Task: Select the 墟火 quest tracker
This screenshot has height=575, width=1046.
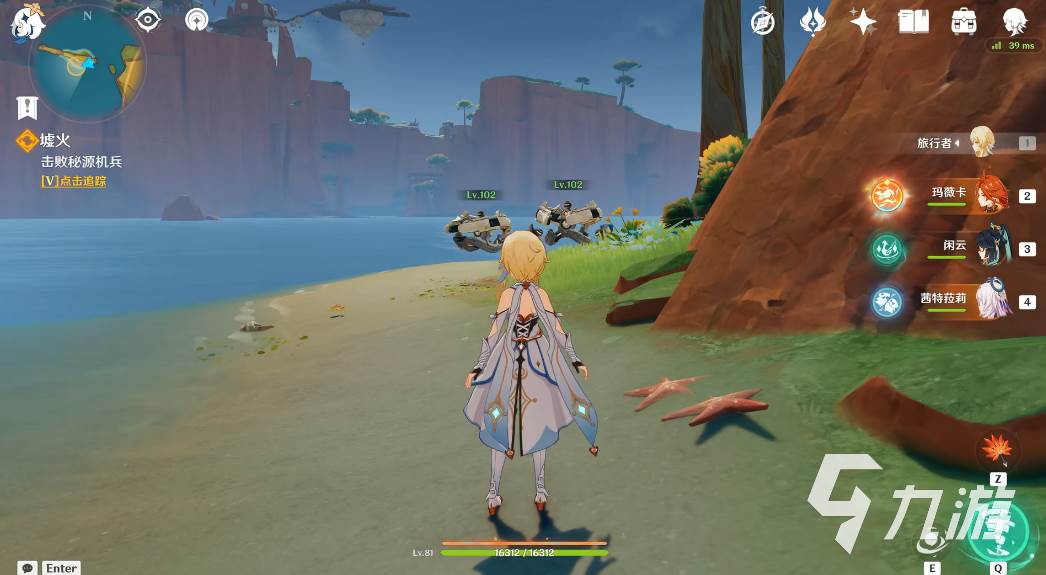Action: tap(56, 142)
